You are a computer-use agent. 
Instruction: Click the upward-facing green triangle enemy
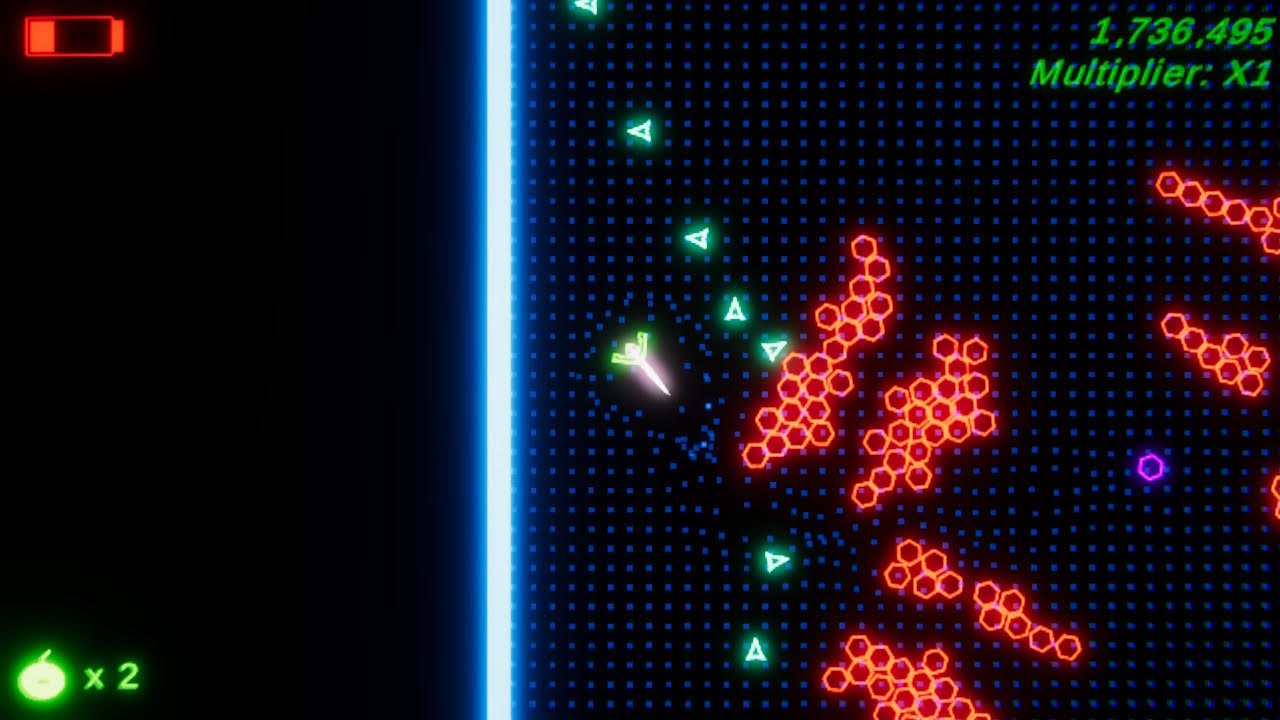tap(735, 310)
